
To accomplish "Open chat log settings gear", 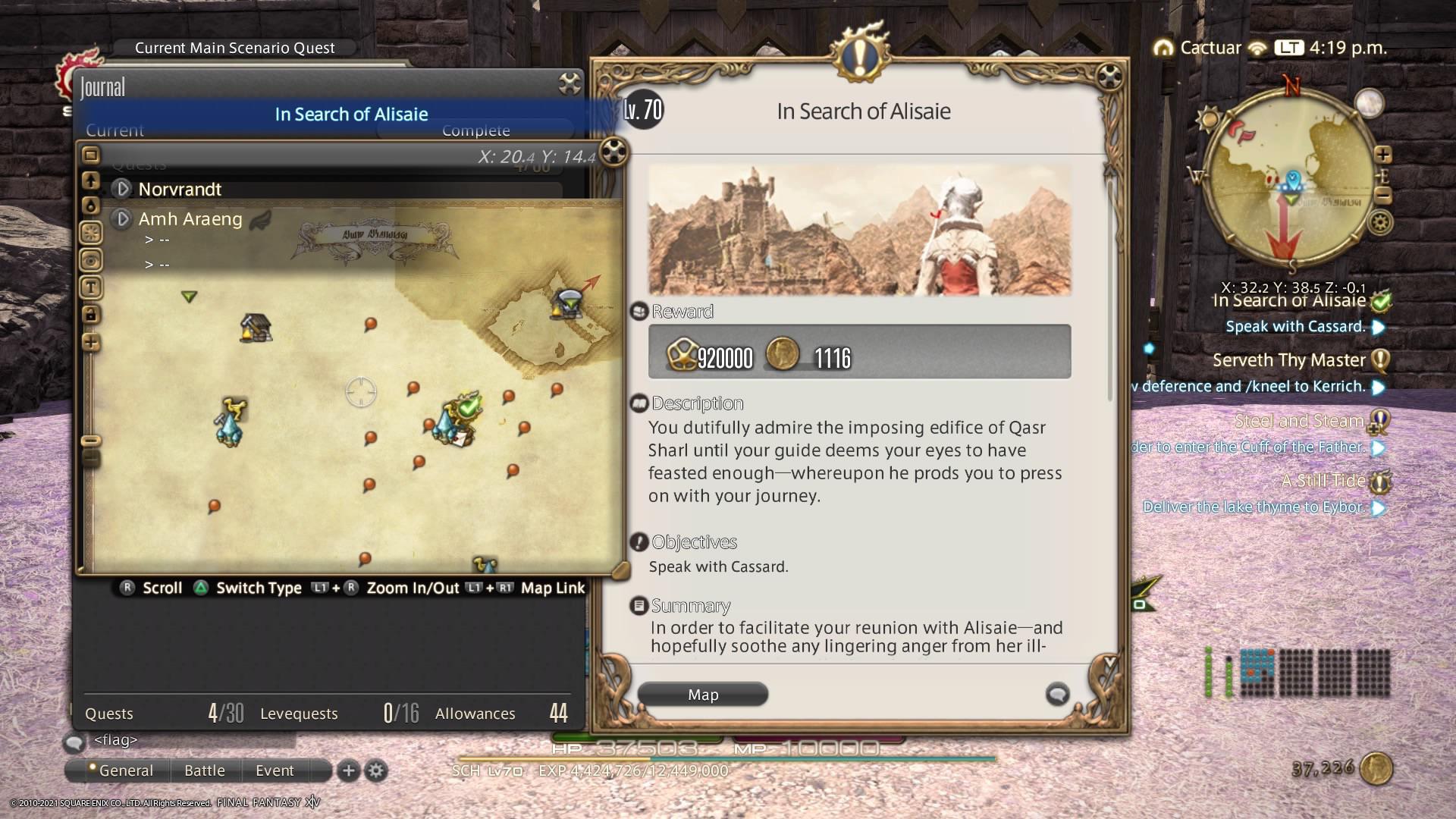I will [x=376, y=771].
